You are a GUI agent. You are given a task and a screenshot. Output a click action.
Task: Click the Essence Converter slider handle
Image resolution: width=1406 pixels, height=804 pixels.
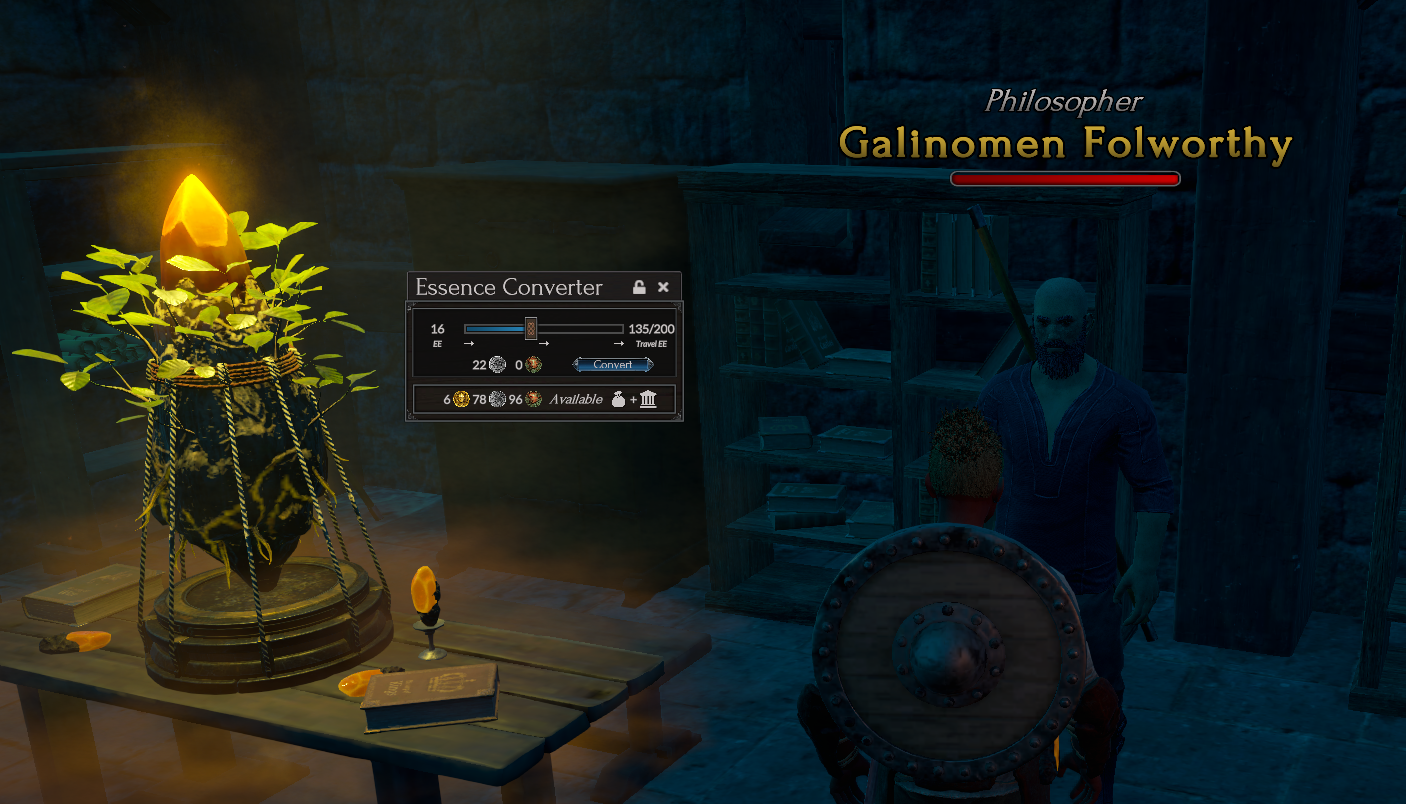click(531, 328)
